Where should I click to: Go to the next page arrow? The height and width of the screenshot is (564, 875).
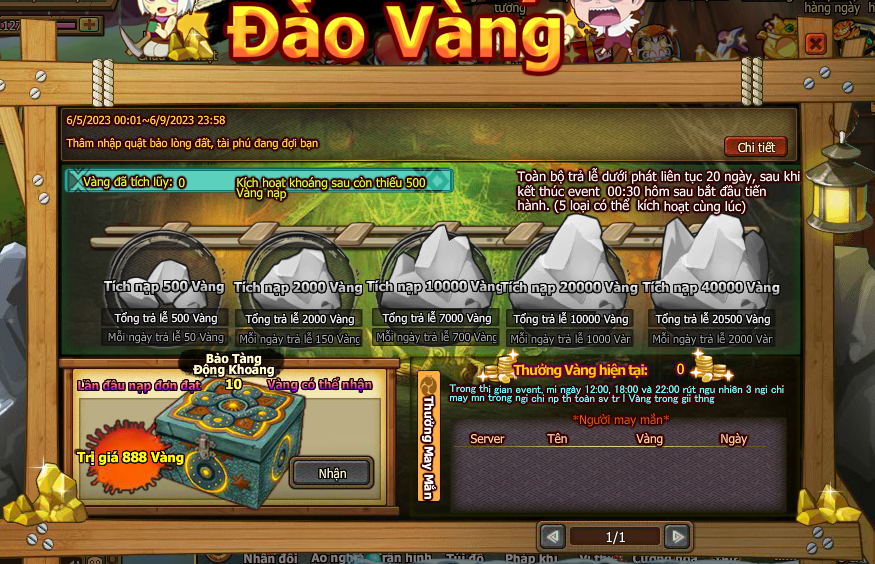[677, 537]
